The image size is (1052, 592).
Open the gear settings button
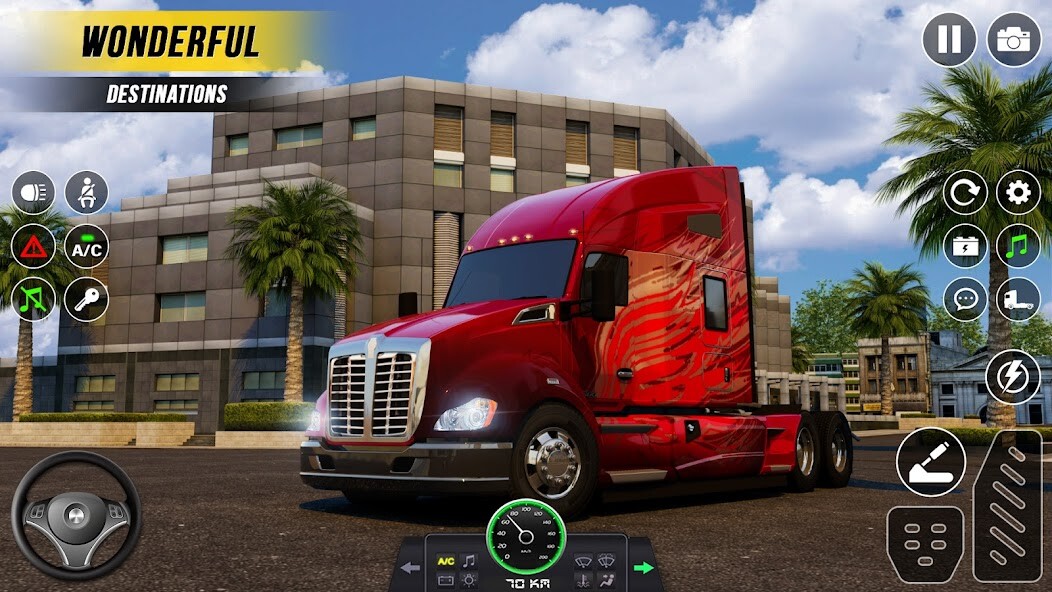(1018, 192)
